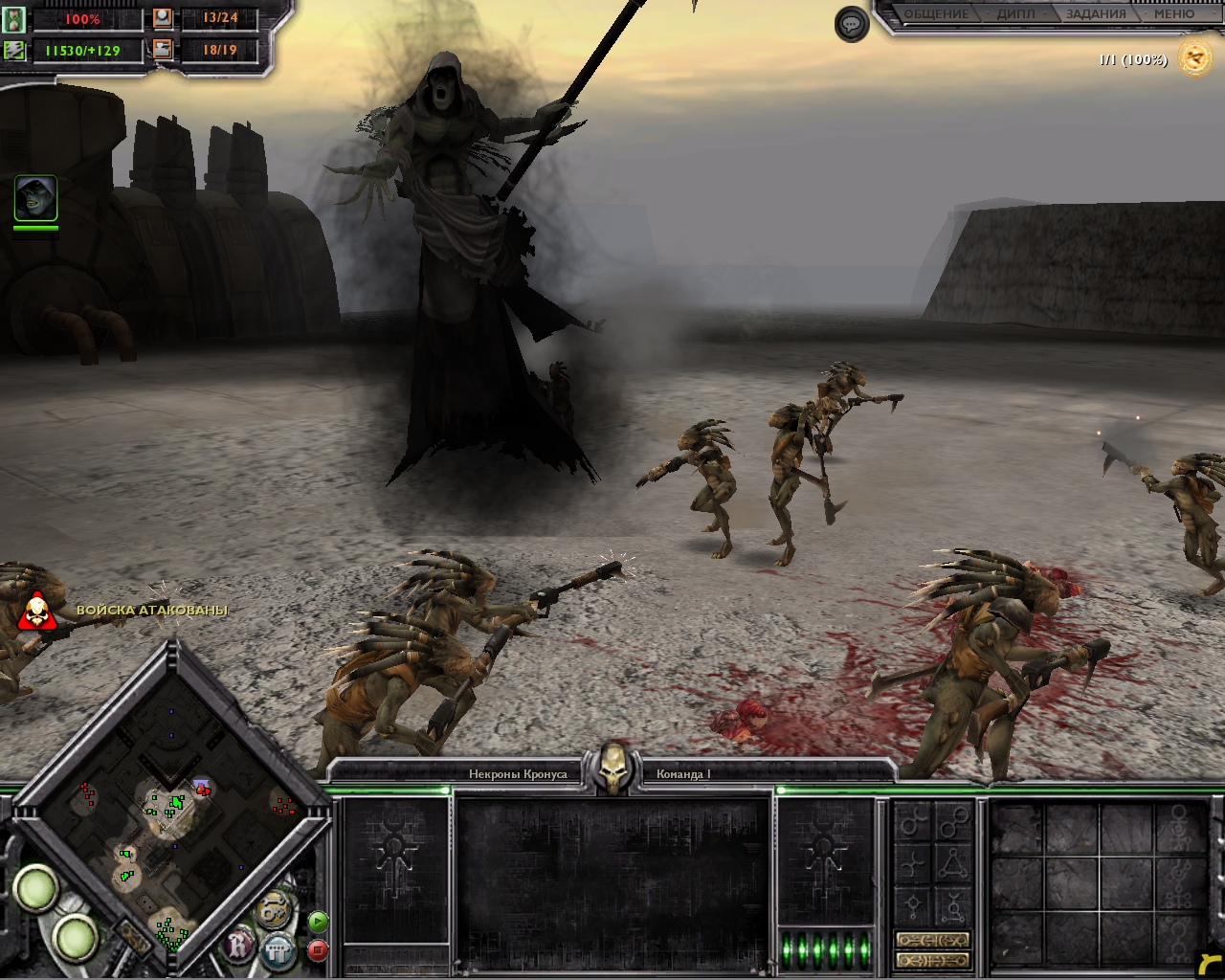Screen dimensions: 1225x980
Task: Click the lower gold ornate bar button
Action: (932, 960)
